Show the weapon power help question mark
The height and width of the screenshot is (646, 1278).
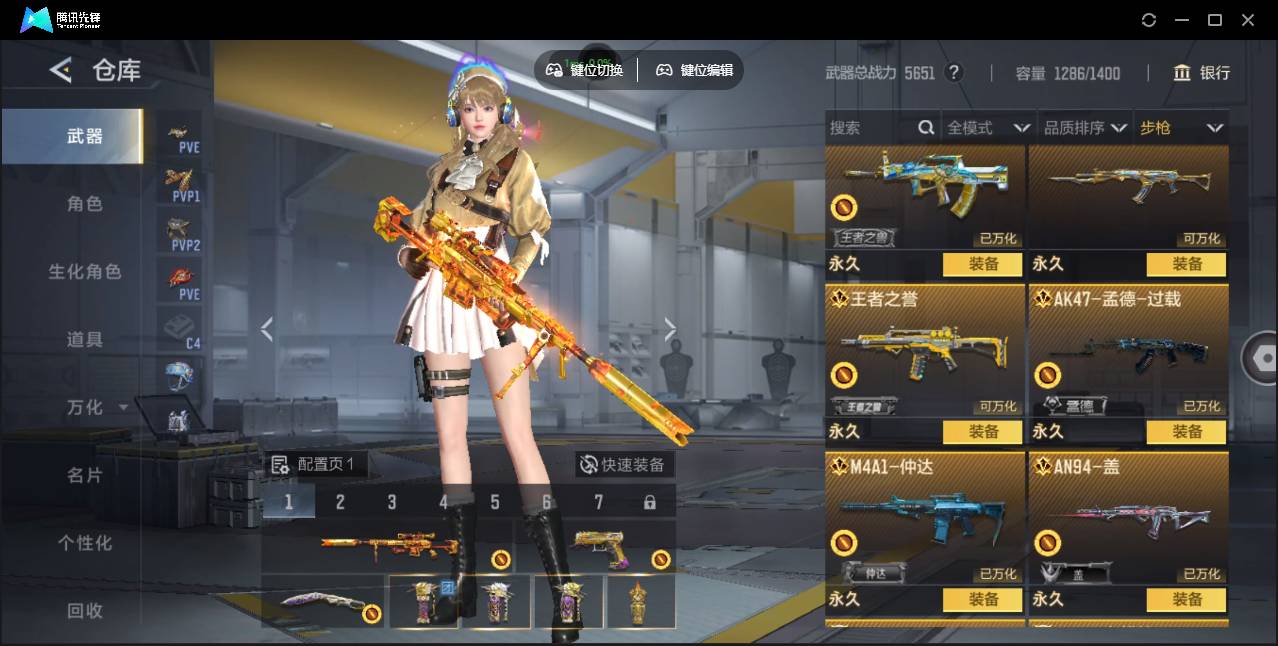tap(954, 73)
